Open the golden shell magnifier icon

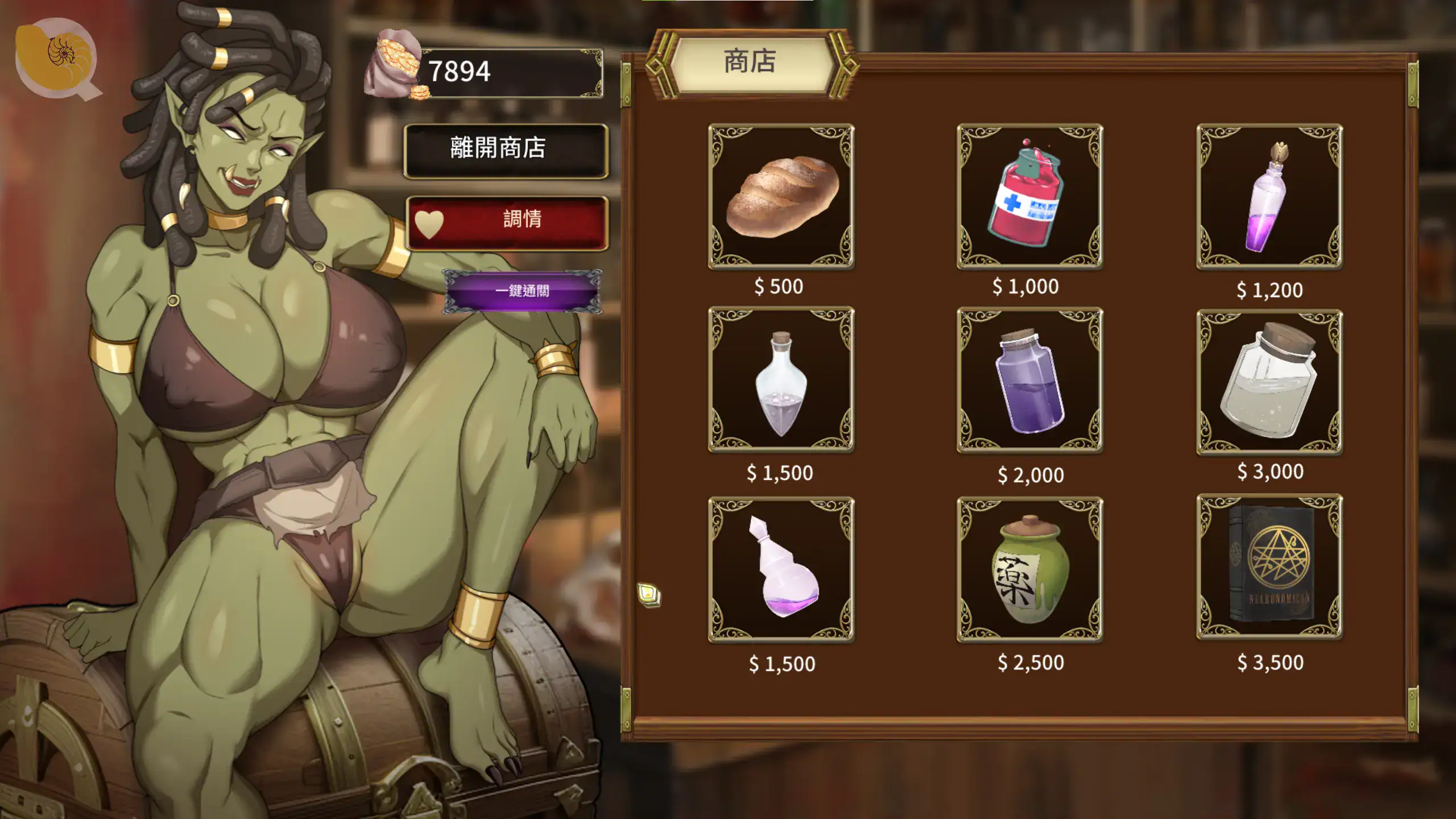tap(57, 58)
